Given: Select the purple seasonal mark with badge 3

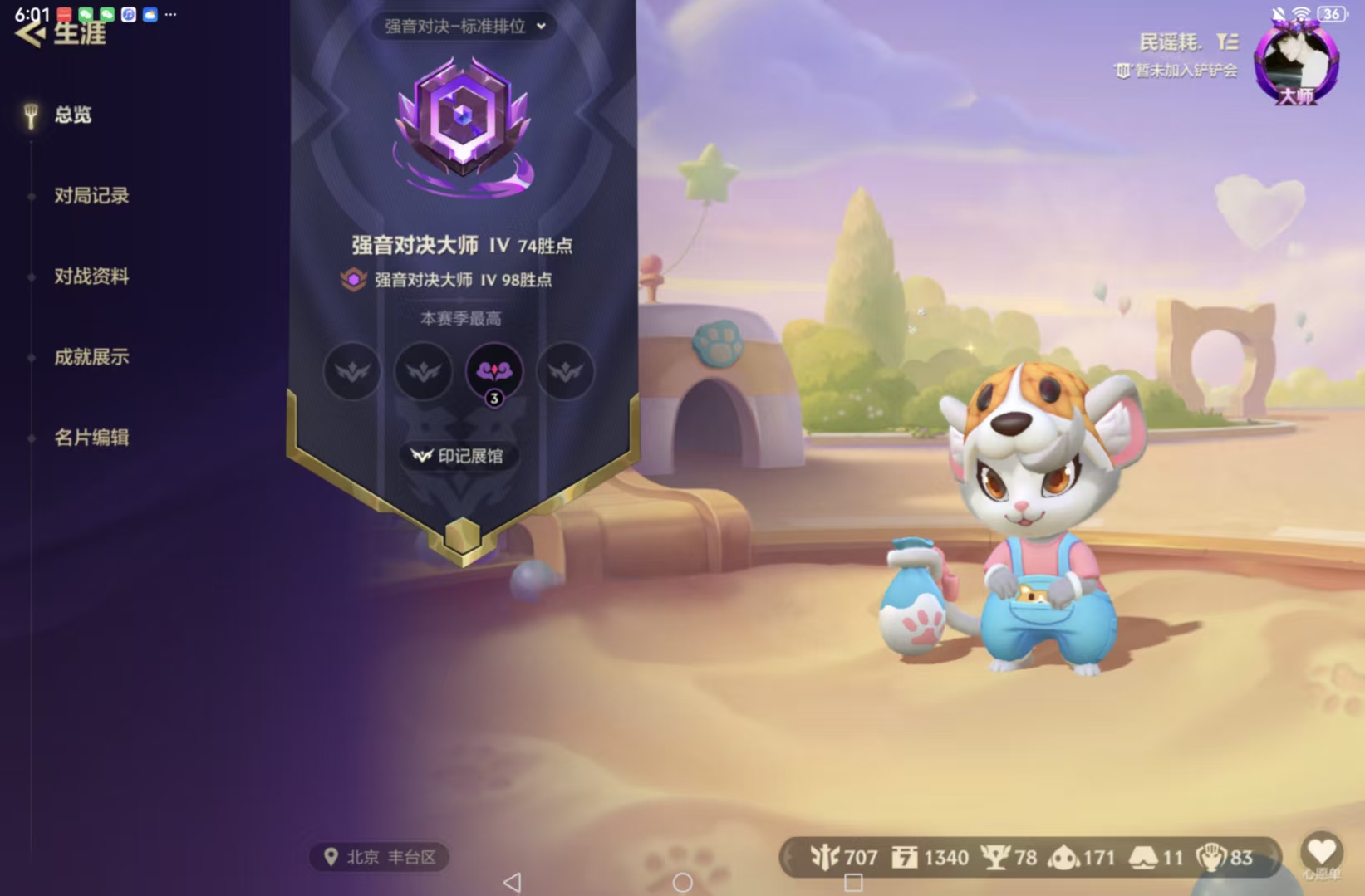Looking at the screenshot, I should [493, 372].
